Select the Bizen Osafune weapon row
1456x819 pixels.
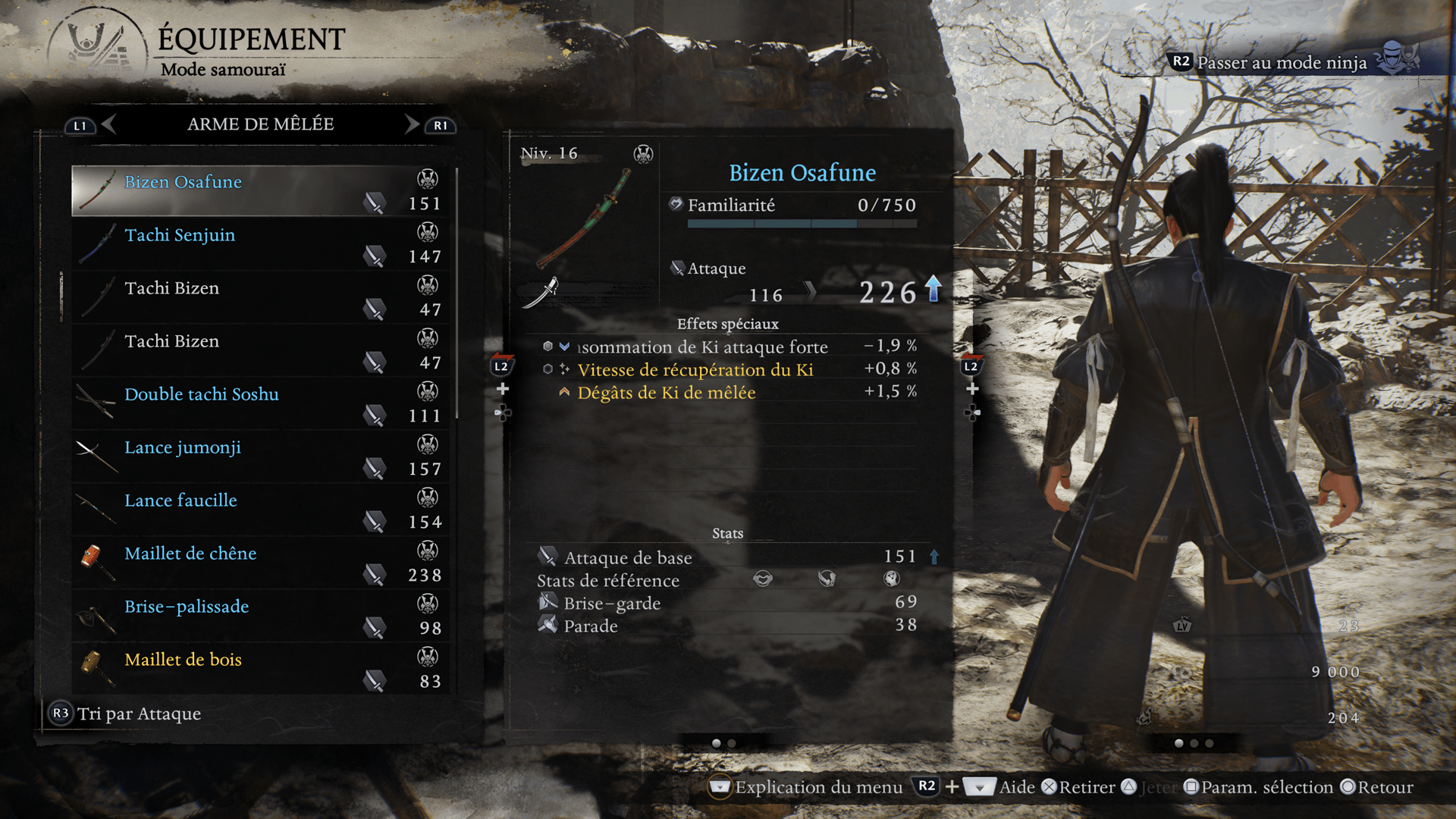pyautogui.click(x=262, y=191)
